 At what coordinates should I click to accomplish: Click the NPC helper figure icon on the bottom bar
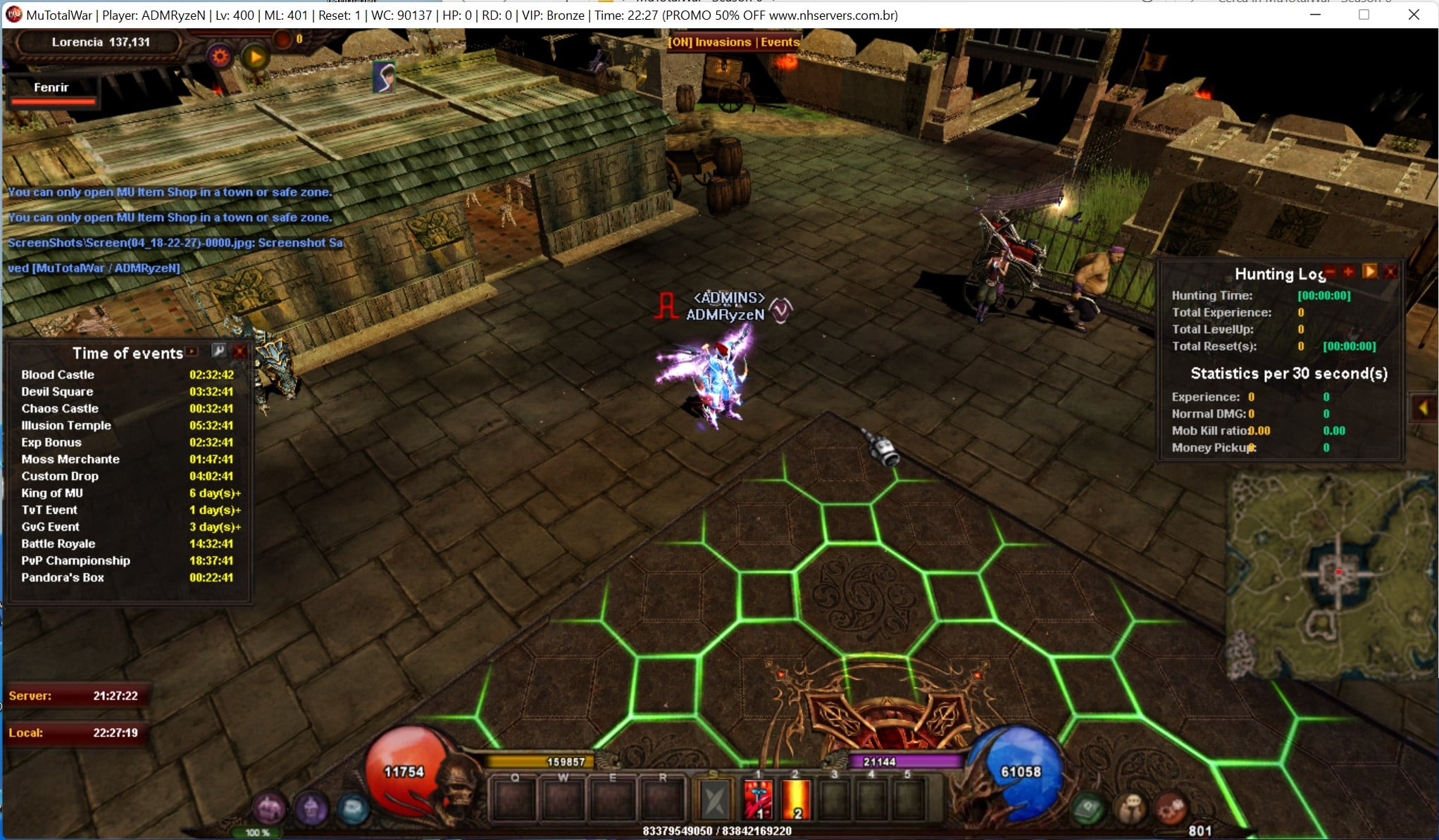click(1133, 808)
